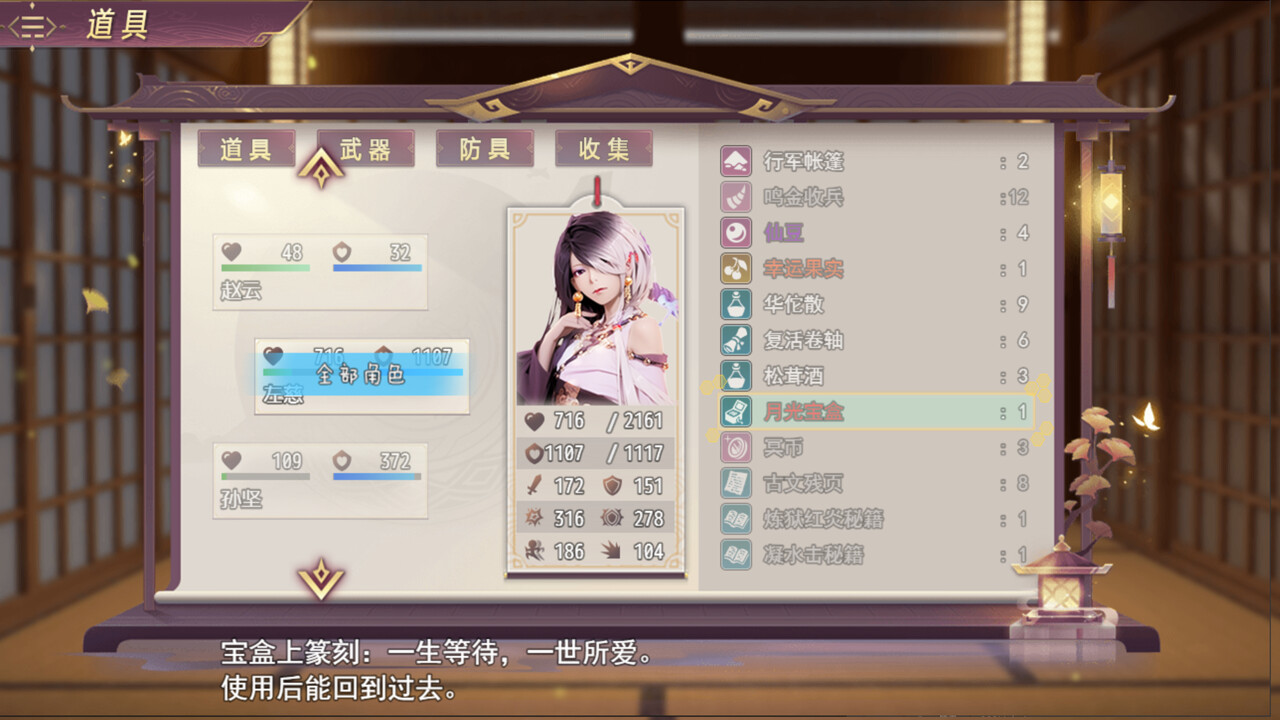1280x720 pixels.
Task: Click the heart HP stat icon
Action: click(x=536, y=421)
